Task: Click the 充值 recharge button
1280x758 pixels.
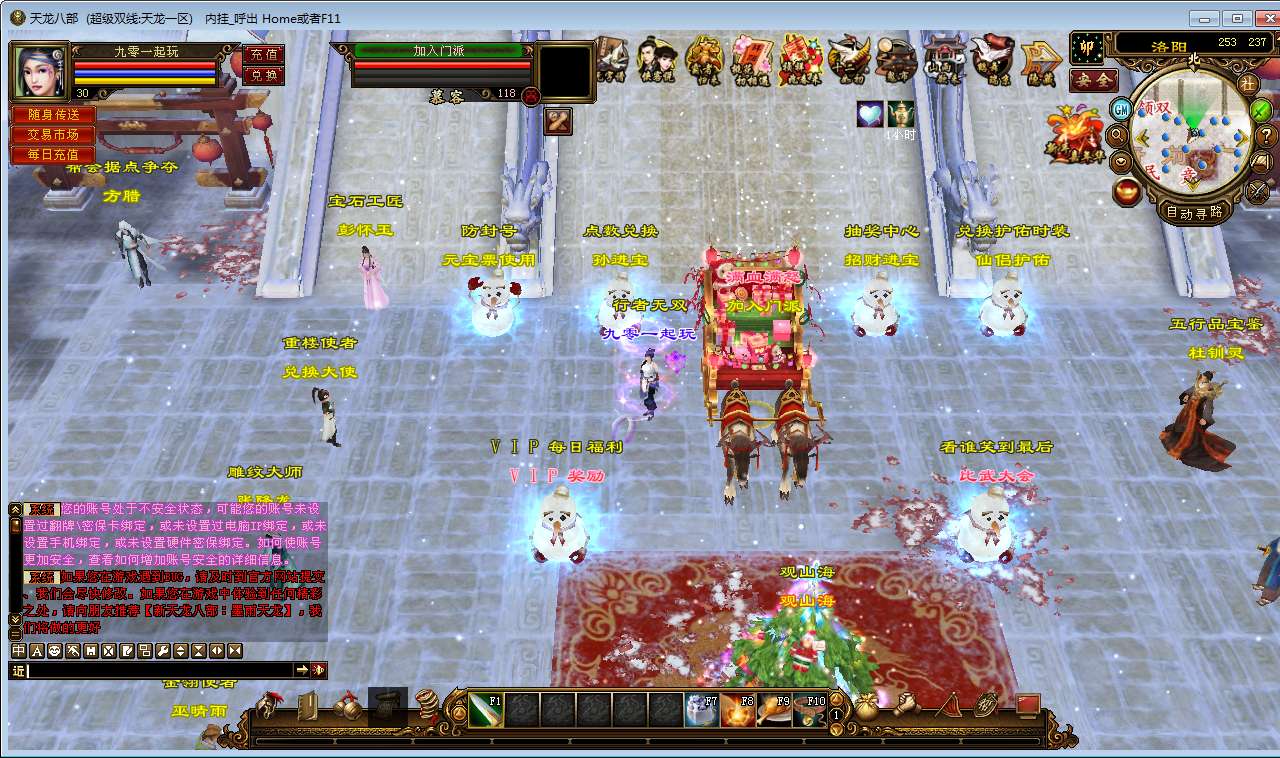Action: 263,54
